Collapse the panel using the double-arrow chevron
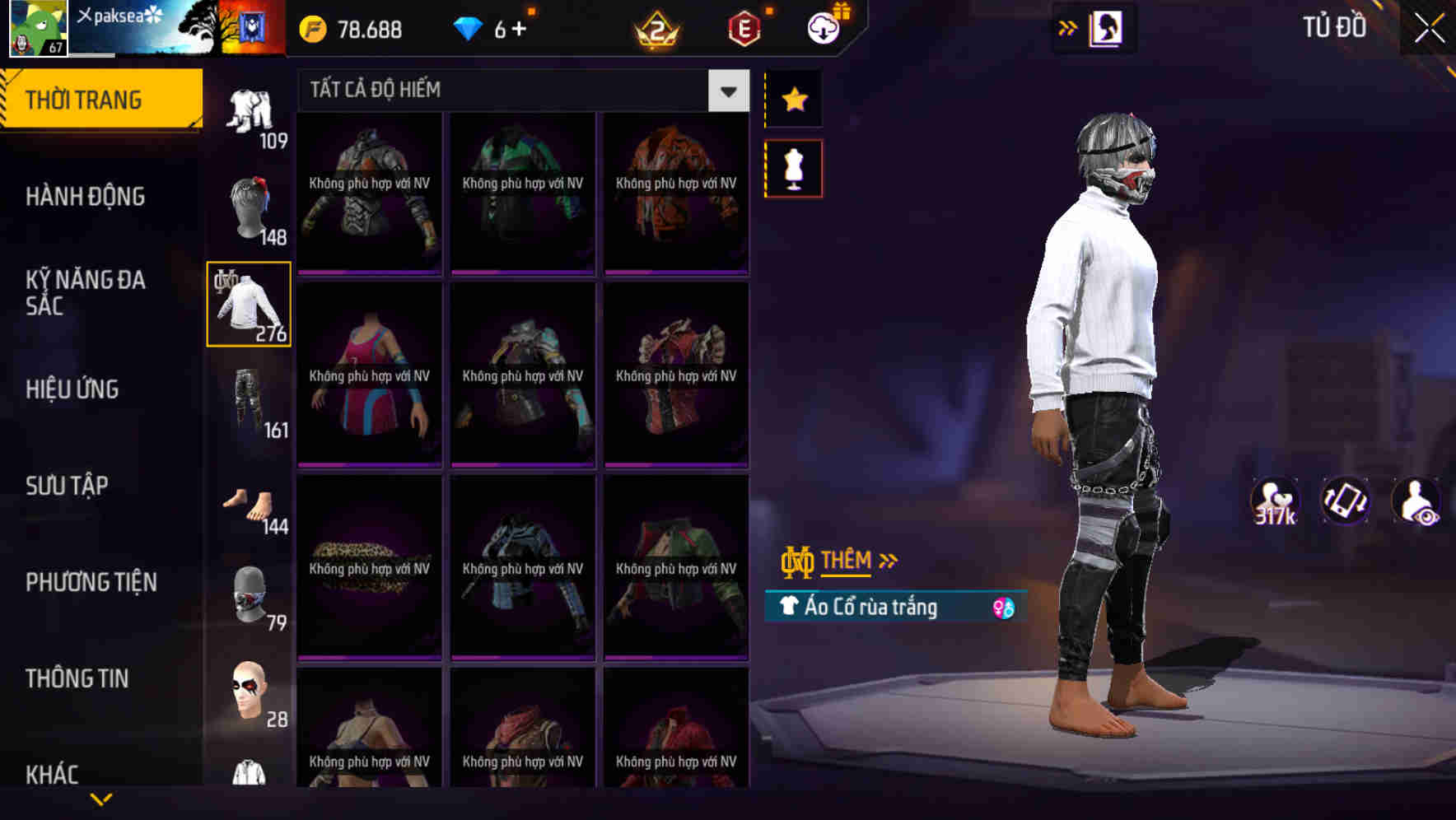 (1066, 27)
